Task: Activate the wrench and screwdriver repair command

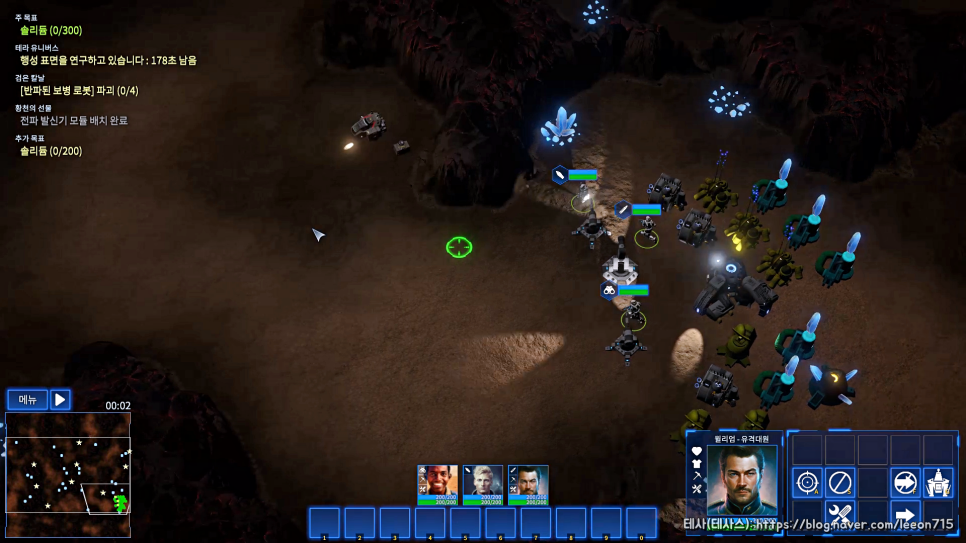Action: click(840, 515)
